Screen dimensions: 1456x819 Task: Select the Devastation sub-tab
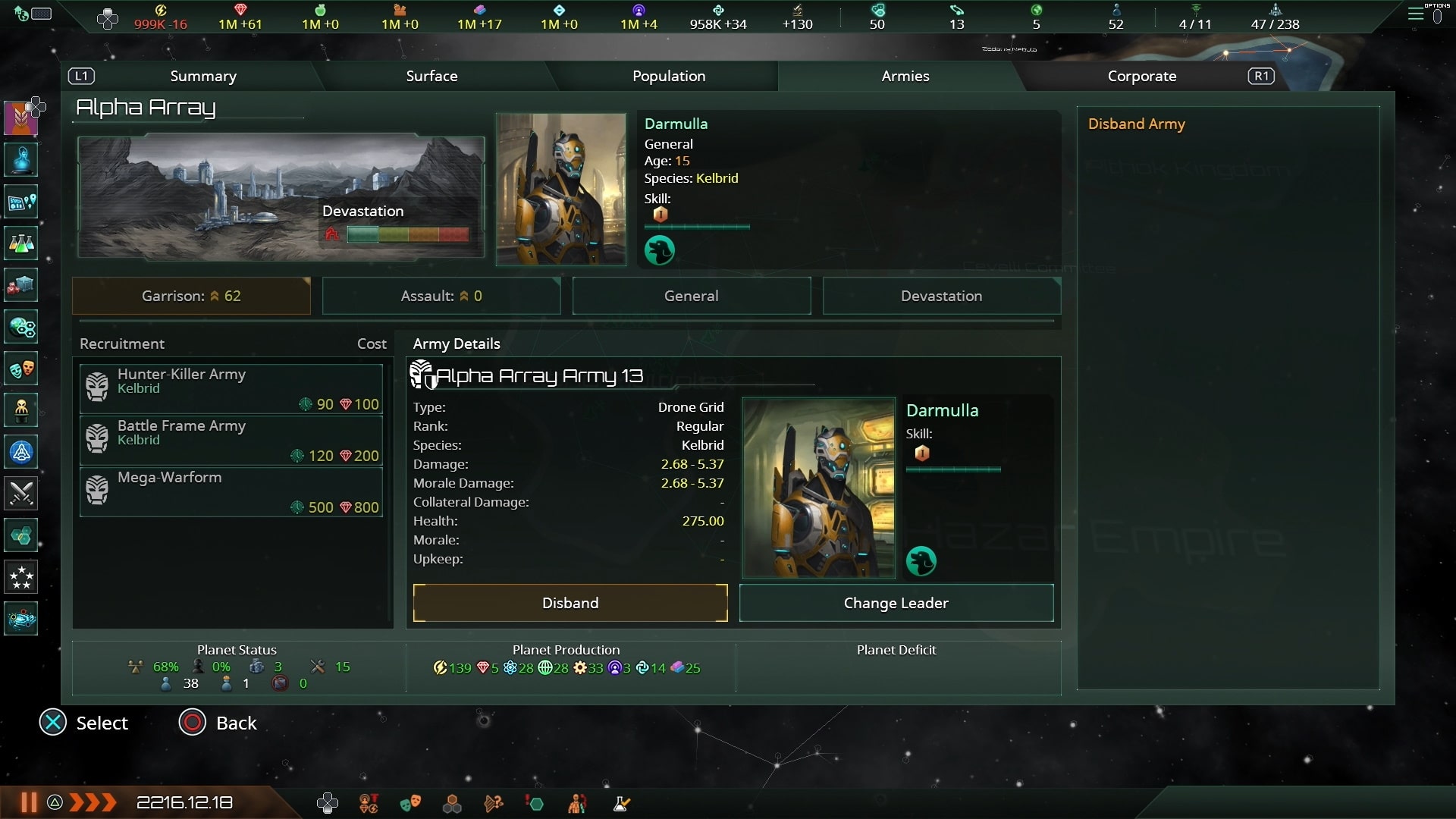(x=941, y=296)
